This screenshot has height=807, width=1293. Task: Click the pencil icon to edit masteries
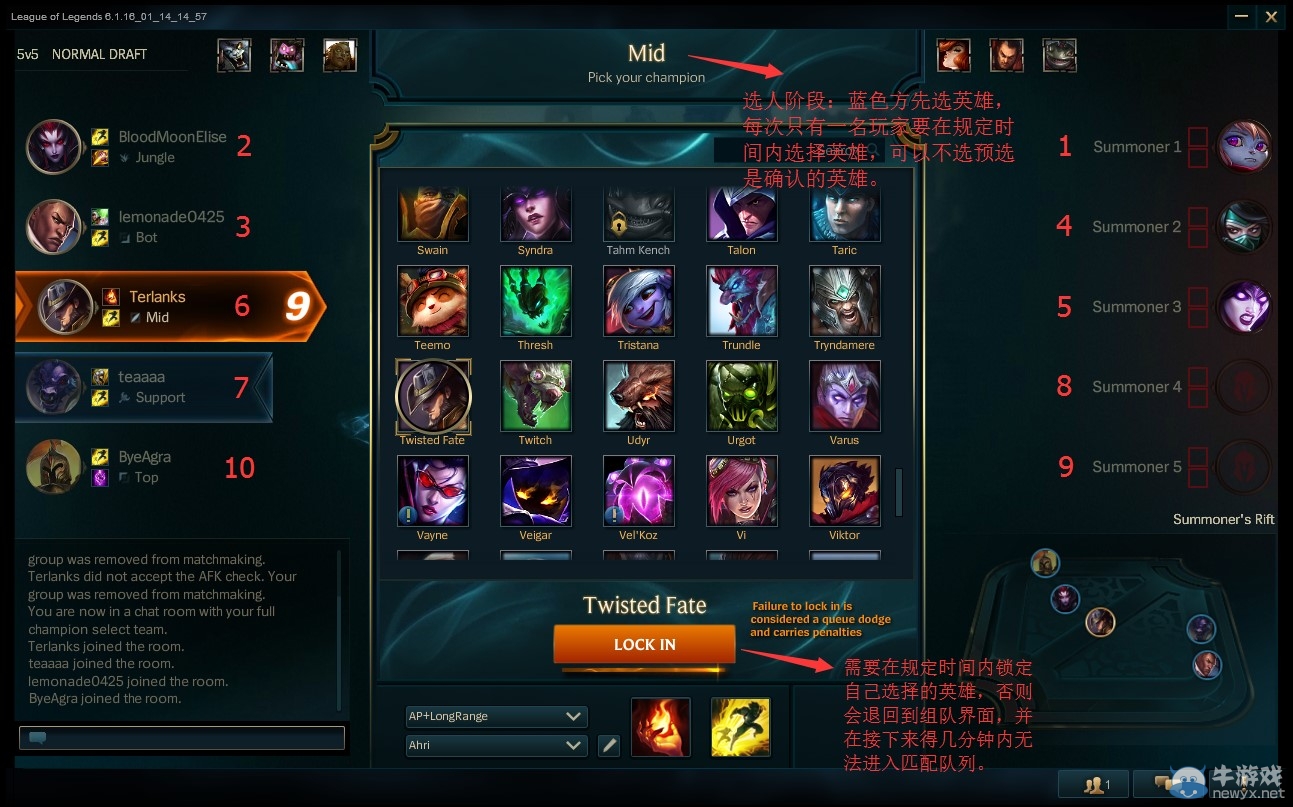609,745
